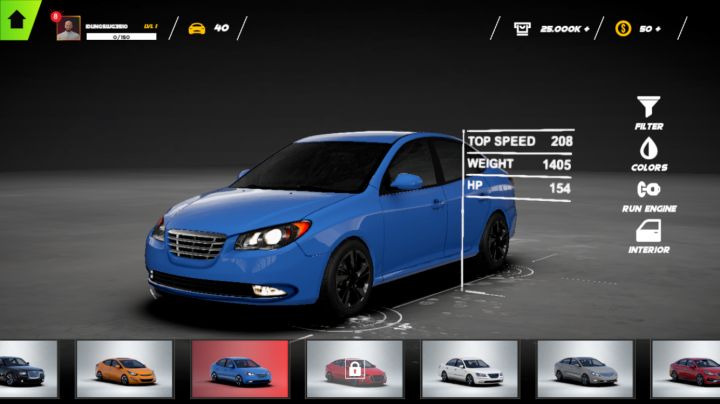Open the player profile avatar

[x=68, y=28]
